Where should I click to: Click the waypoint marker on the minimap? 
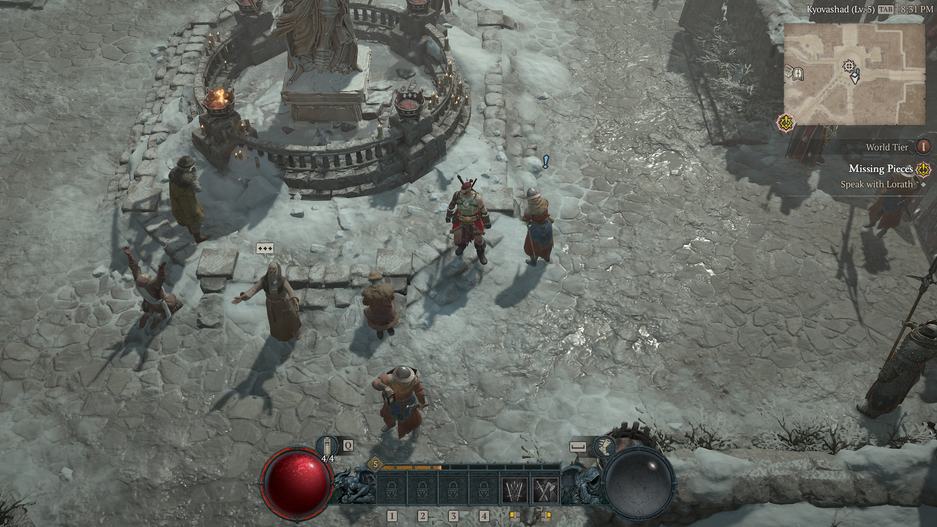[x=849, y=66]
